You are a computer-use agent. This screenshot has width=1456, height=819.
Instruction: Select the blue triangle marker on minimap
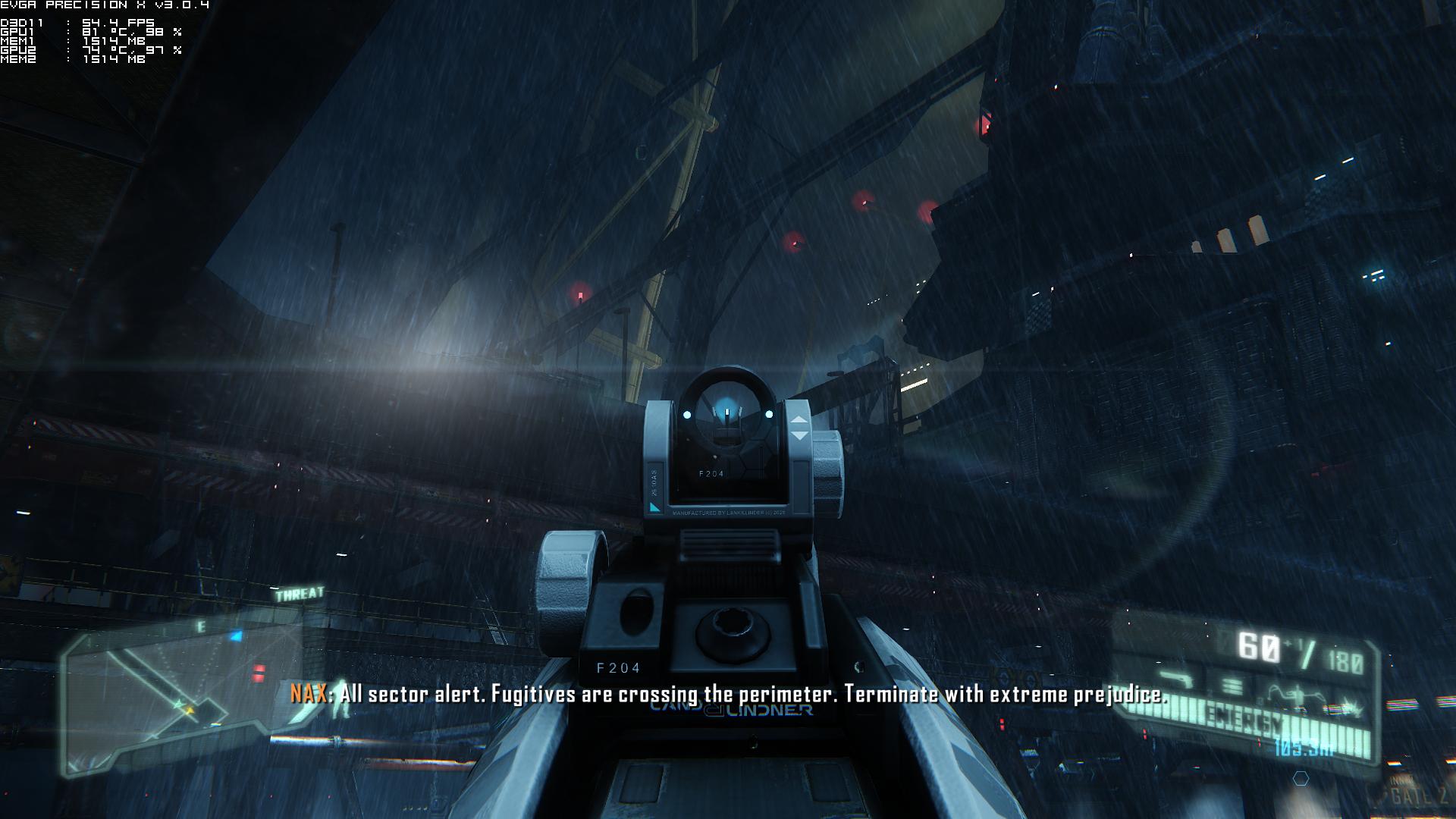(x=236, y=636)
